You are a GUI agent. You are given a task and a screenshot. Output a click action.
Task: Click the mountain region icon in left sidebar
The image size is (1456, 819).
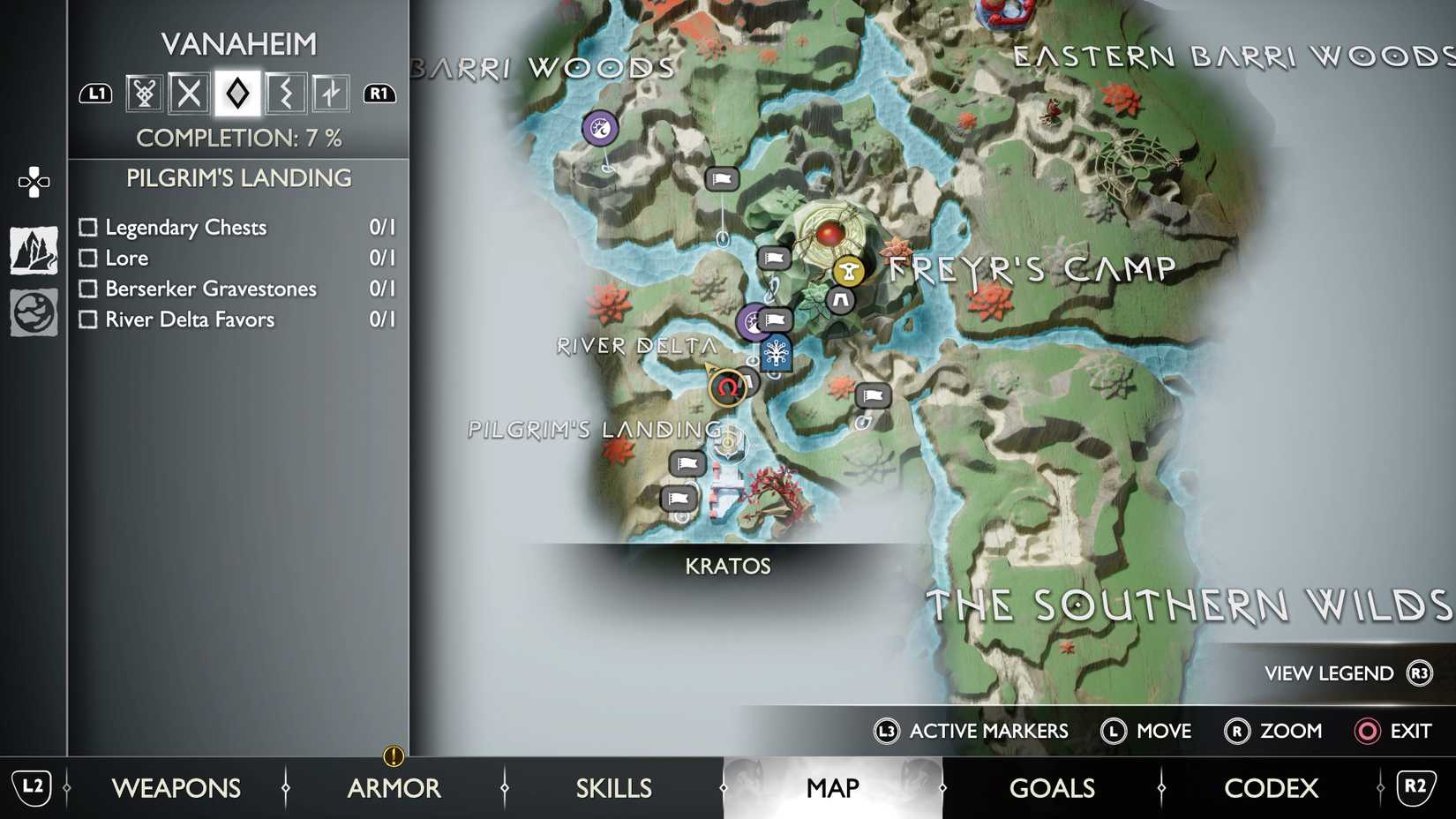pyautogui.click(x=33, y=250)
